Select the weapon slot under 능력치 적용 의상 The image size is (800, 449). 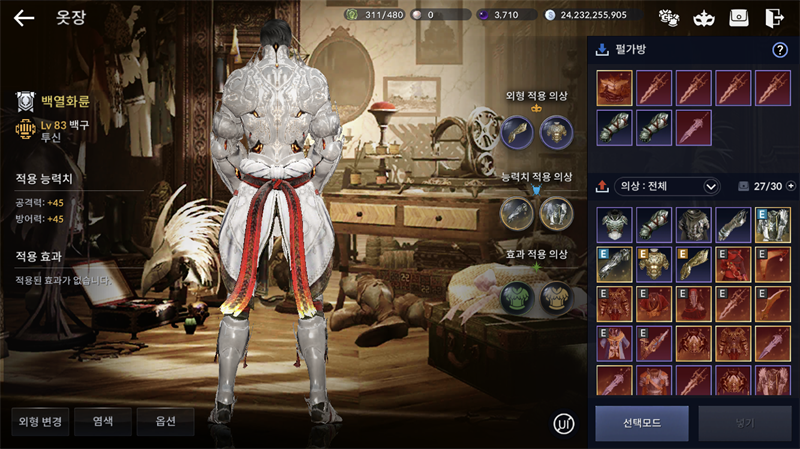pos(517,212)
